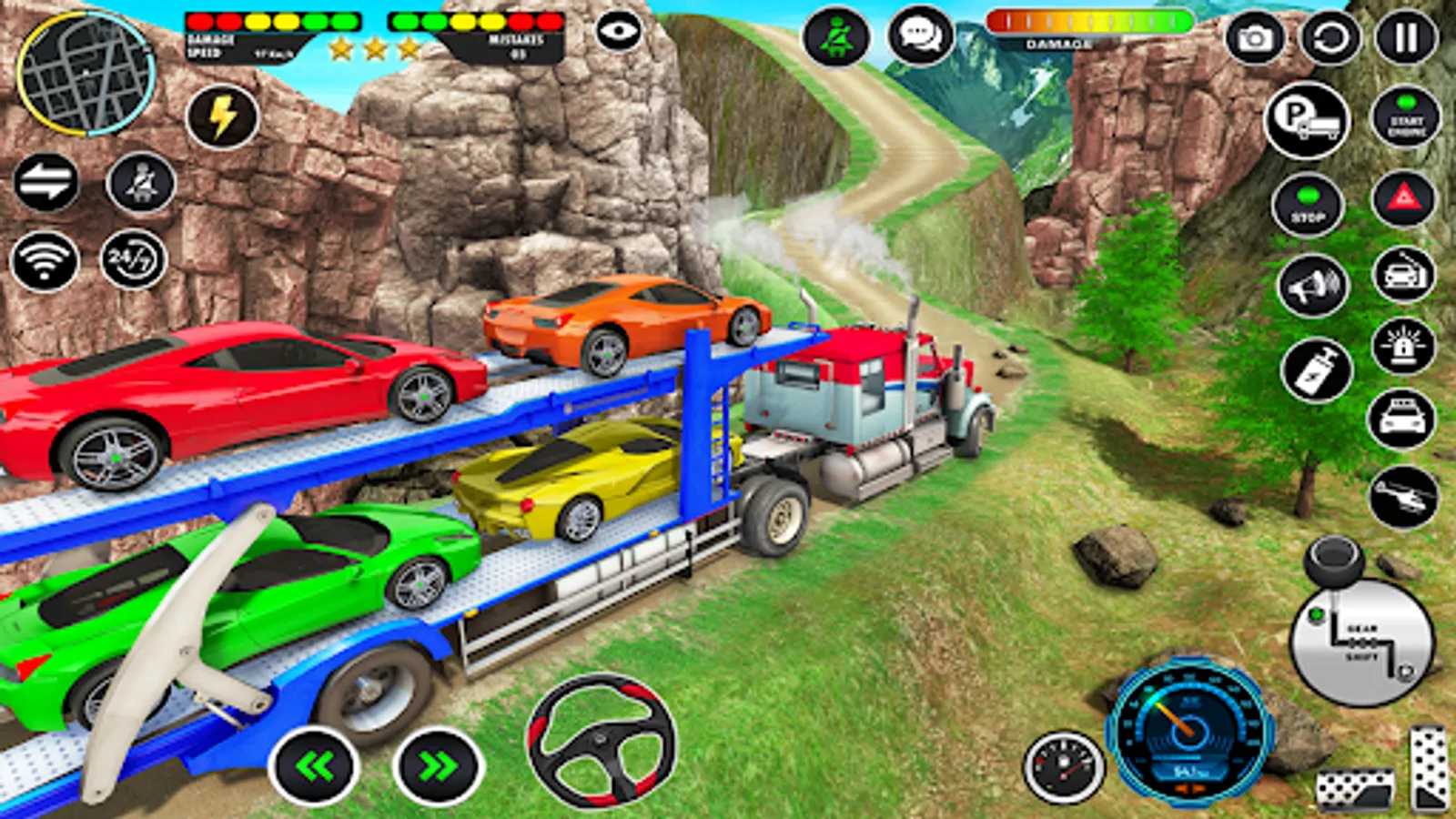1456x819 pixels.
Task: Open the circular minimap
Action: tap(86, 73)
